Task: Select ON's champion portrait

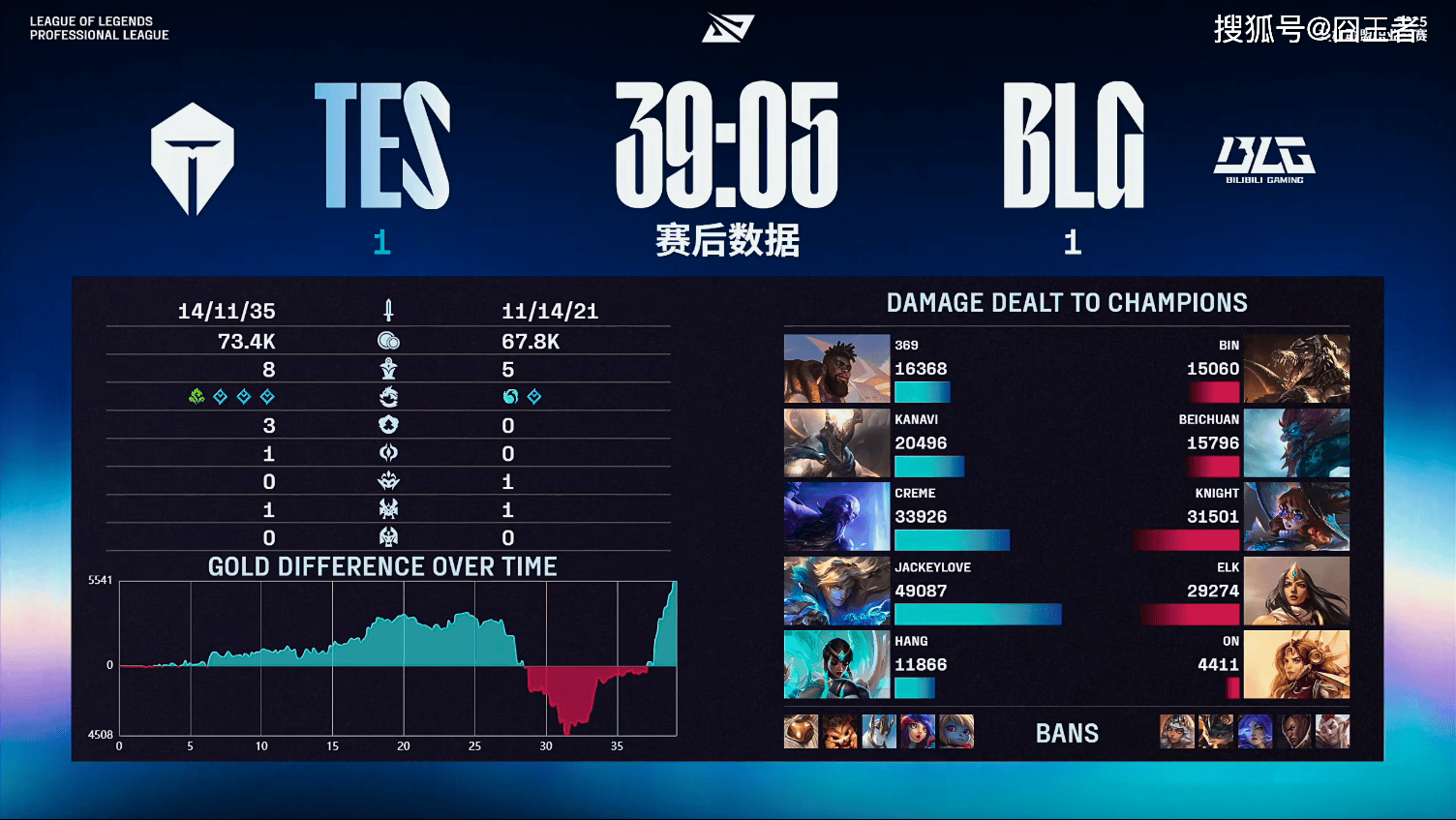Action: (x=1296, y=665)
